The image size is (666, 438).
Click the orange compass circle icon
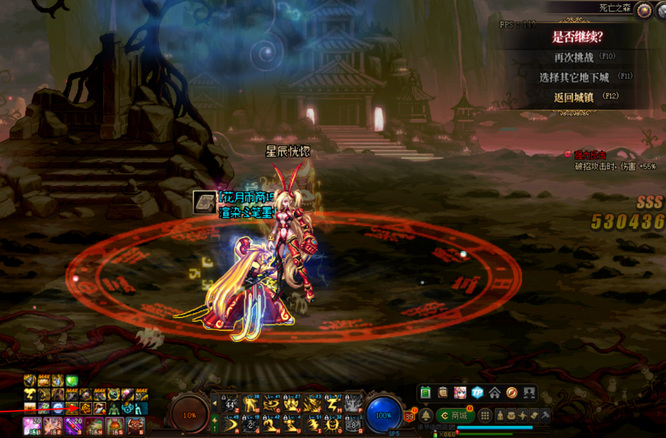511,392
